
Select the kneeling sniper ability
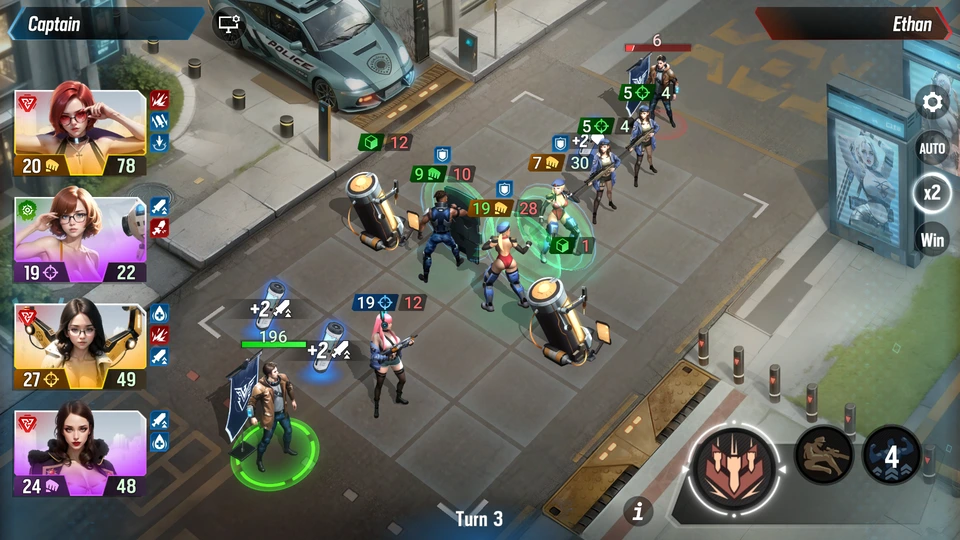(824, 455)
